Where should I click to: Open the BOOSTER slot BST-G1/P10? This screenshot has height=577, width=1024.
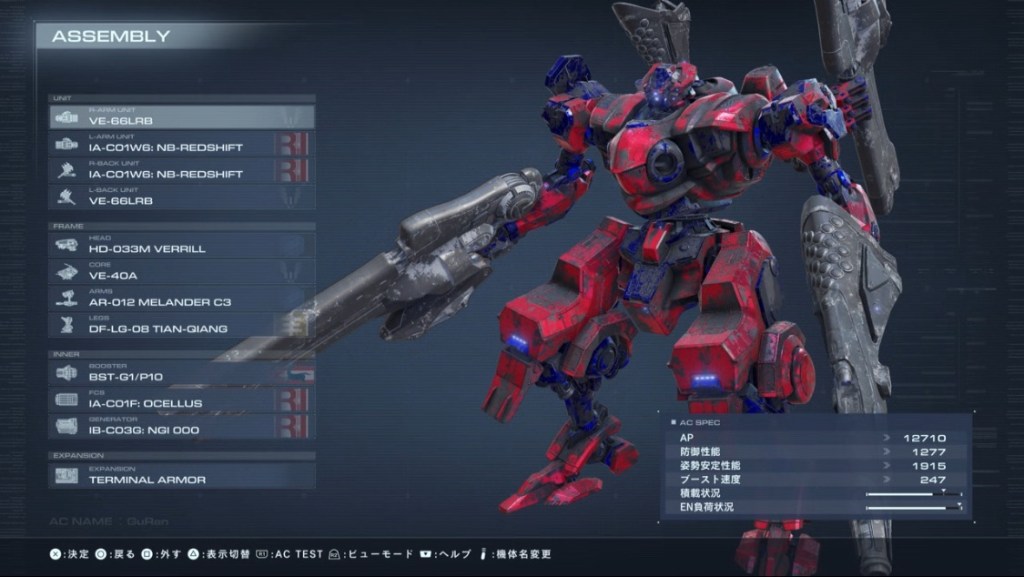[x=182, y=373]
